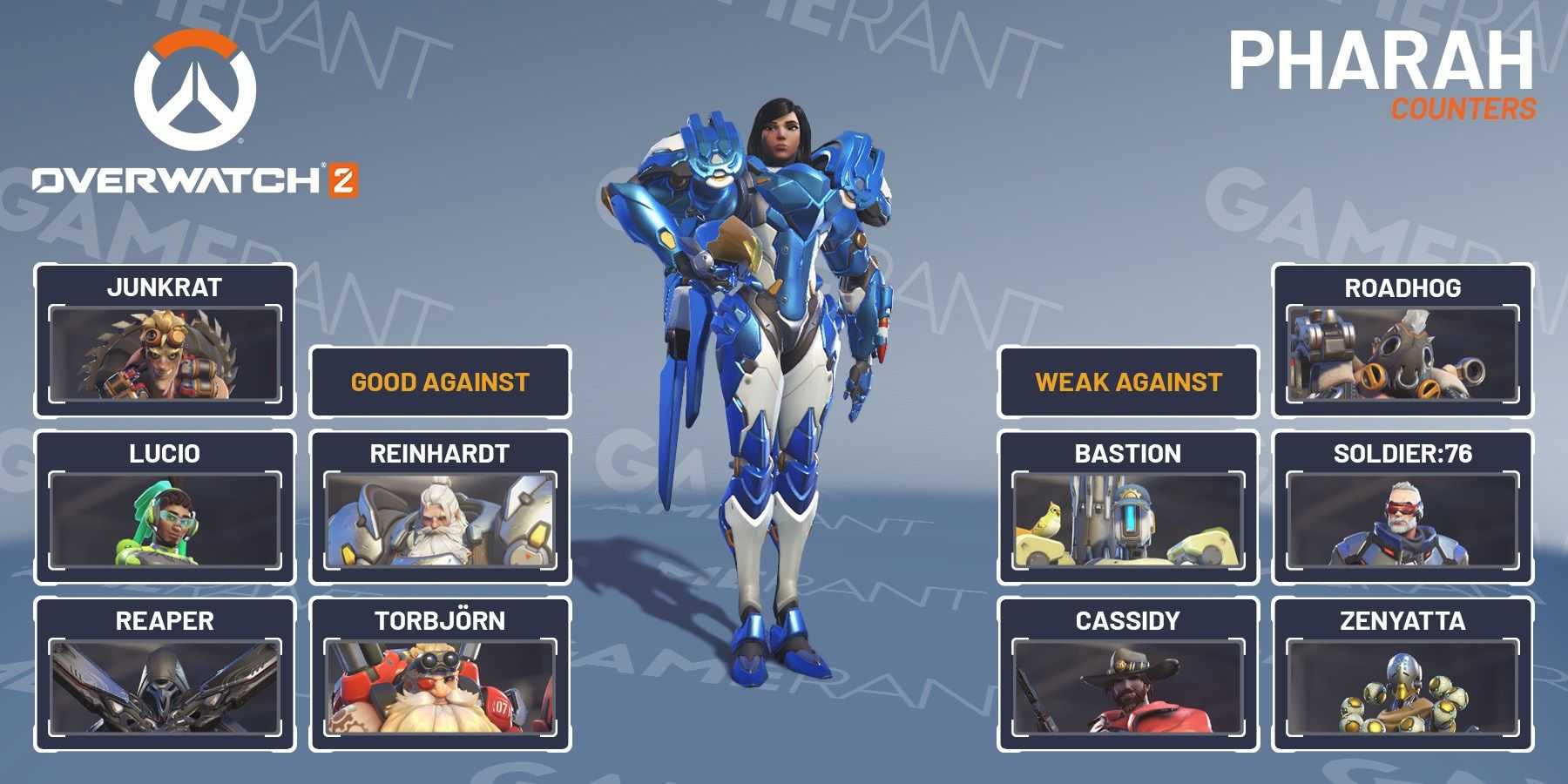Select the Soldier:76 hero card
Screen dimensions: 1568x784
point(1402,507)
